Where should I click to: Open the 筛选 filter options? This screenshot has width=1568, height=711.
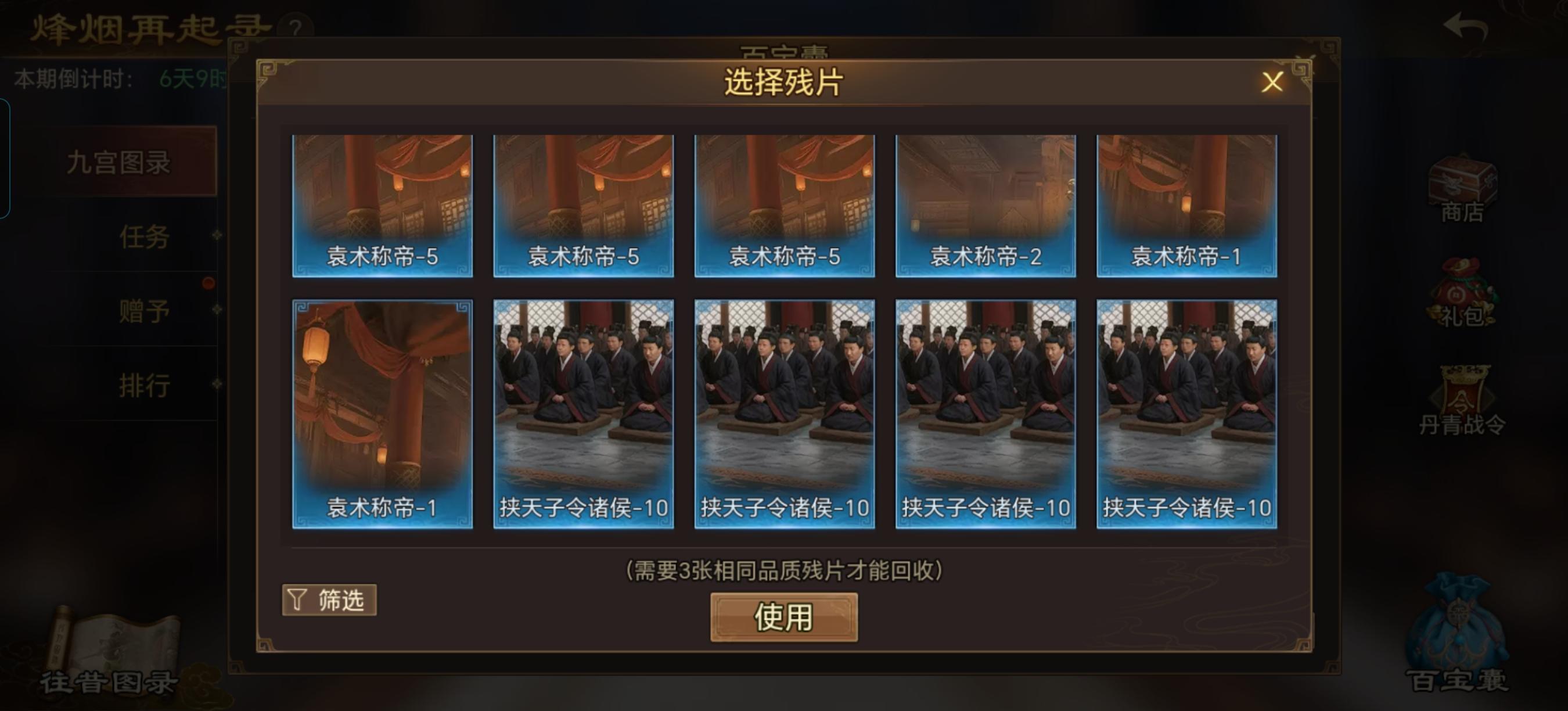coord(329,599)
